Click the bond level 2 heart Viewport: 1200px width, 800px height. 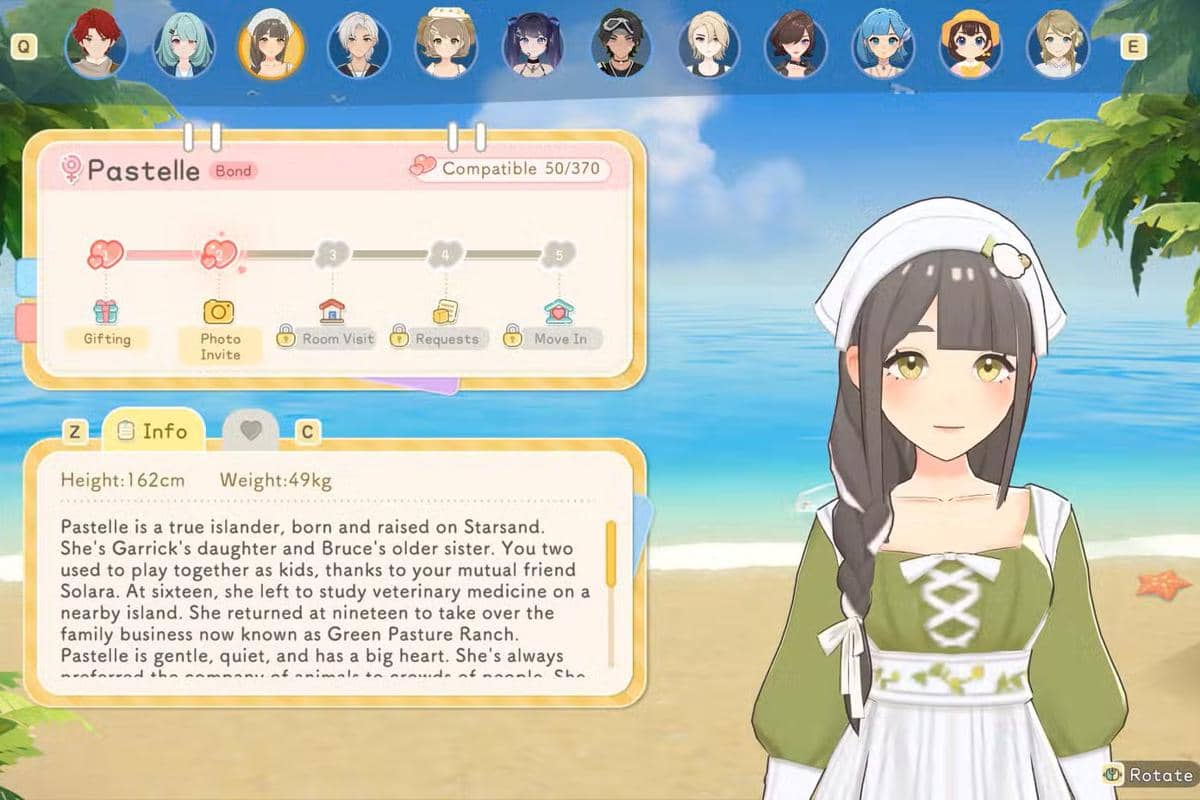pyautogui.click(x=218, y=254)
